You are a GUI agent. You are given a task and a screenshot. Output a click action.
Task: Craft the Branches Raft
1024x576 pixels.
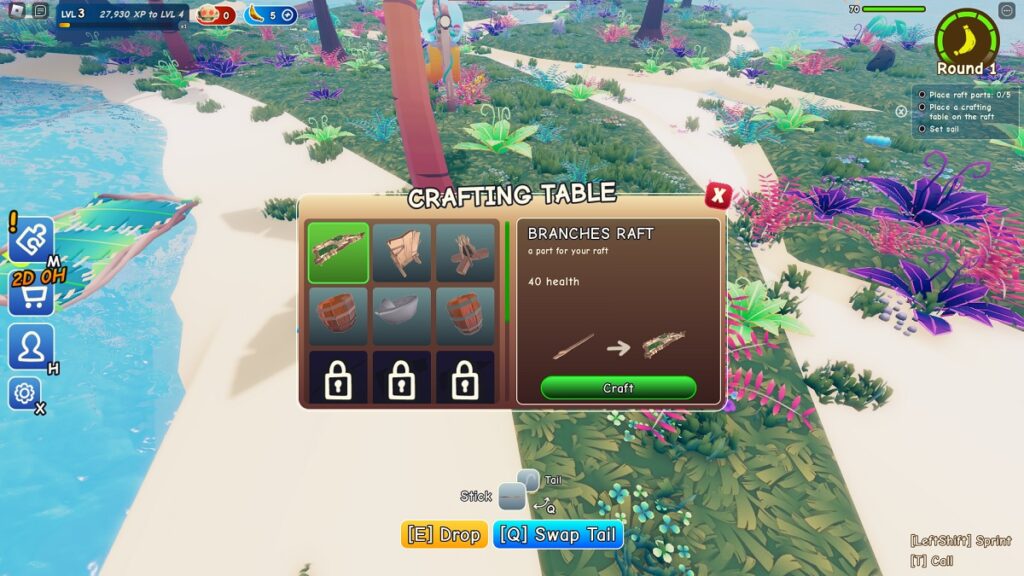tap(618, 388)
